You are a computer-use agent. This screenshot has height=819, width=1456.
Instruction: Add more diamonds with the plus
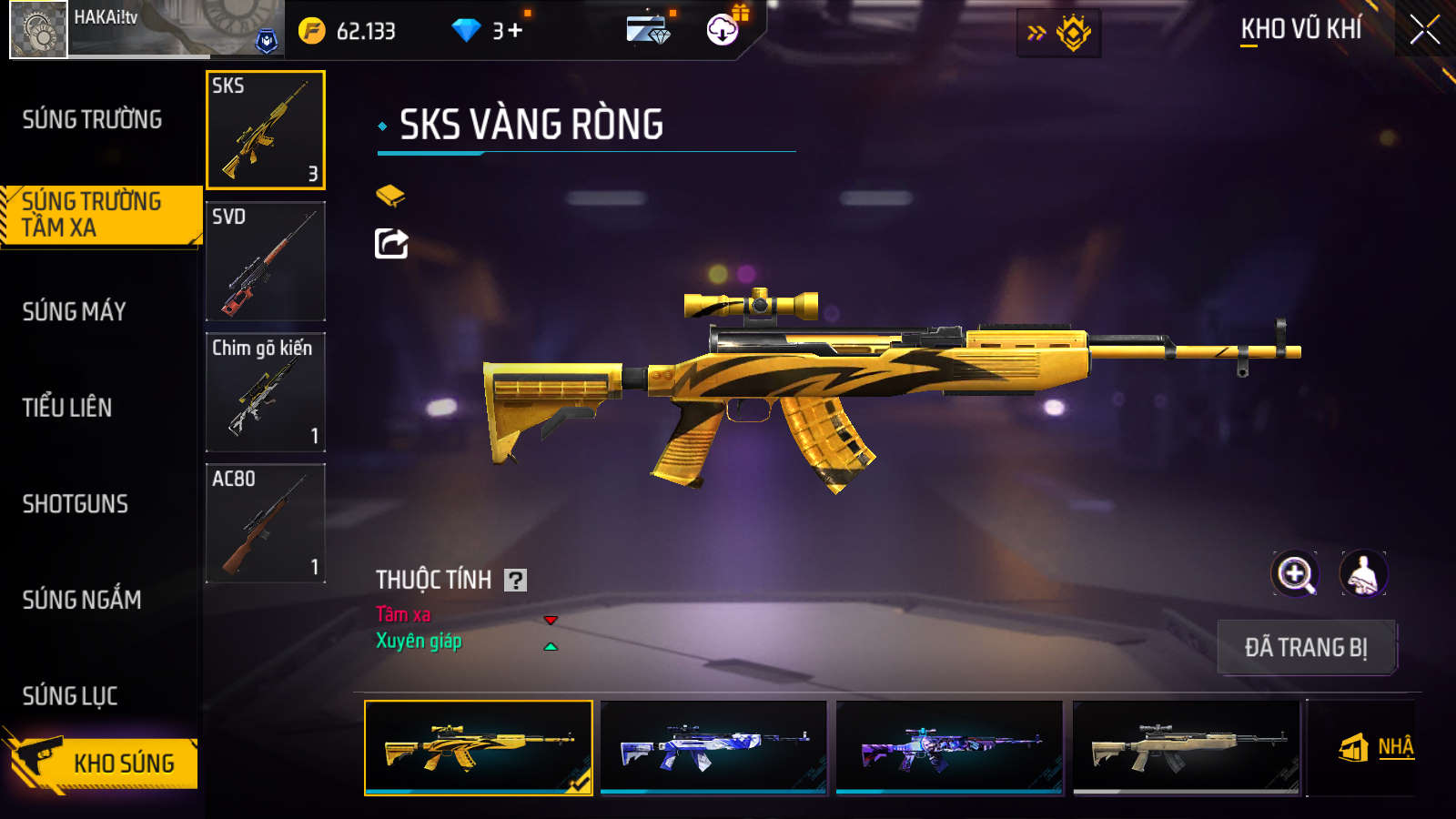(x=515, y=31)
